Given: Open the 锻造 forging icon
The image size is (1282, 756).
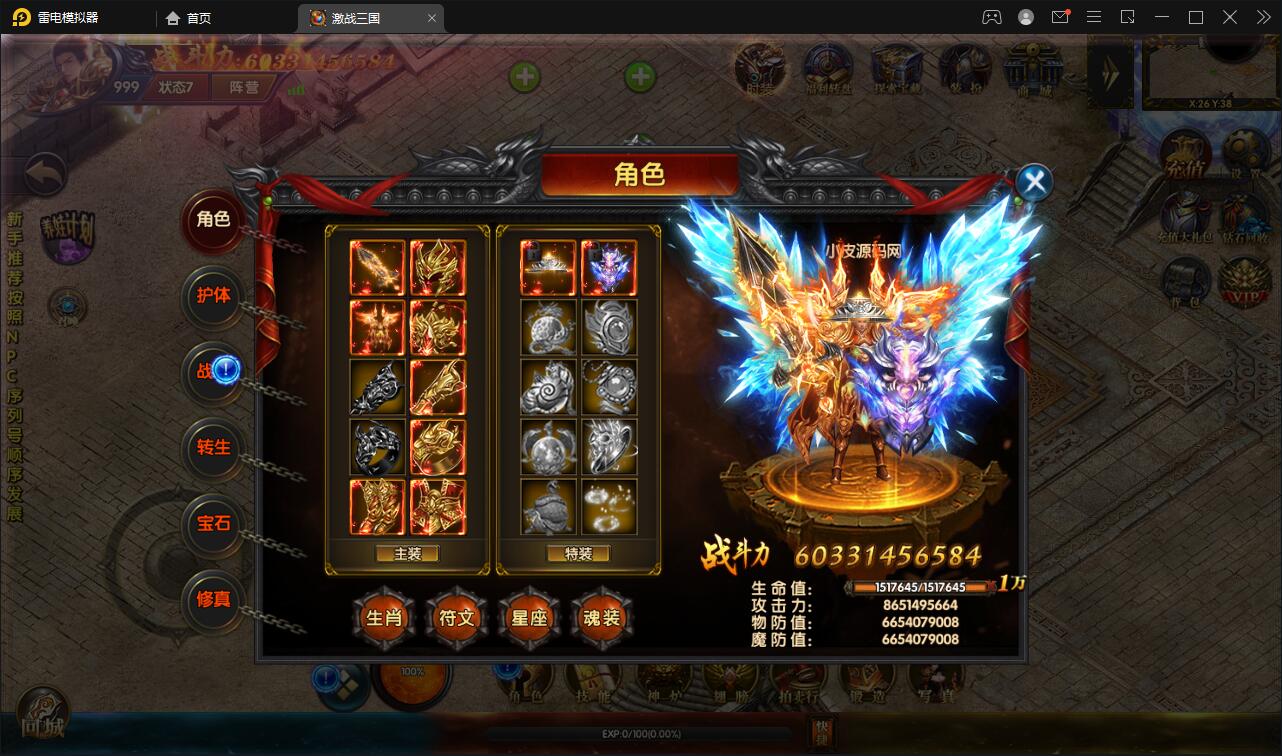Looking at the screenshot, I should point(868,678).
